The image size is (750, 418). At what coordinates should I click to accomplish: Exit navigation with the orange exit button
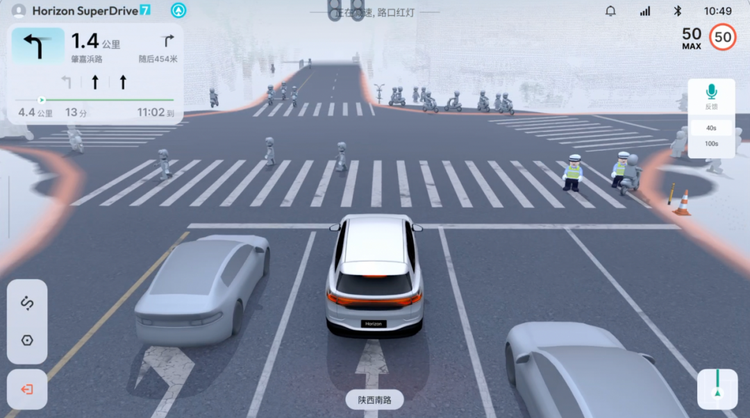point(27,389)
